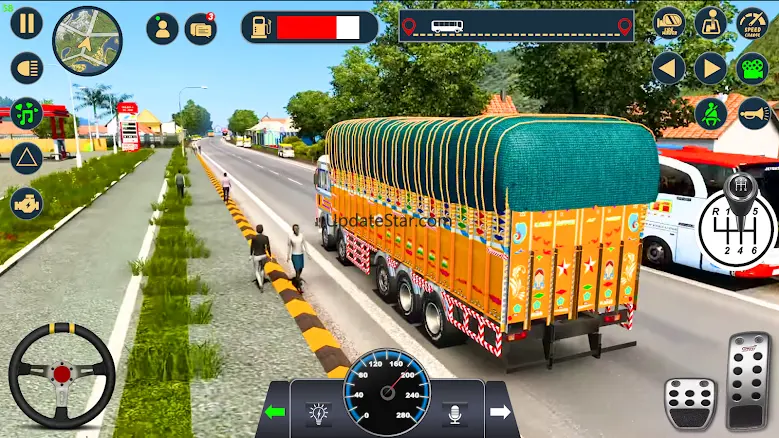Turn on the right white indicator arrow
The image size is (779, 438).
[x=500, y=411]
